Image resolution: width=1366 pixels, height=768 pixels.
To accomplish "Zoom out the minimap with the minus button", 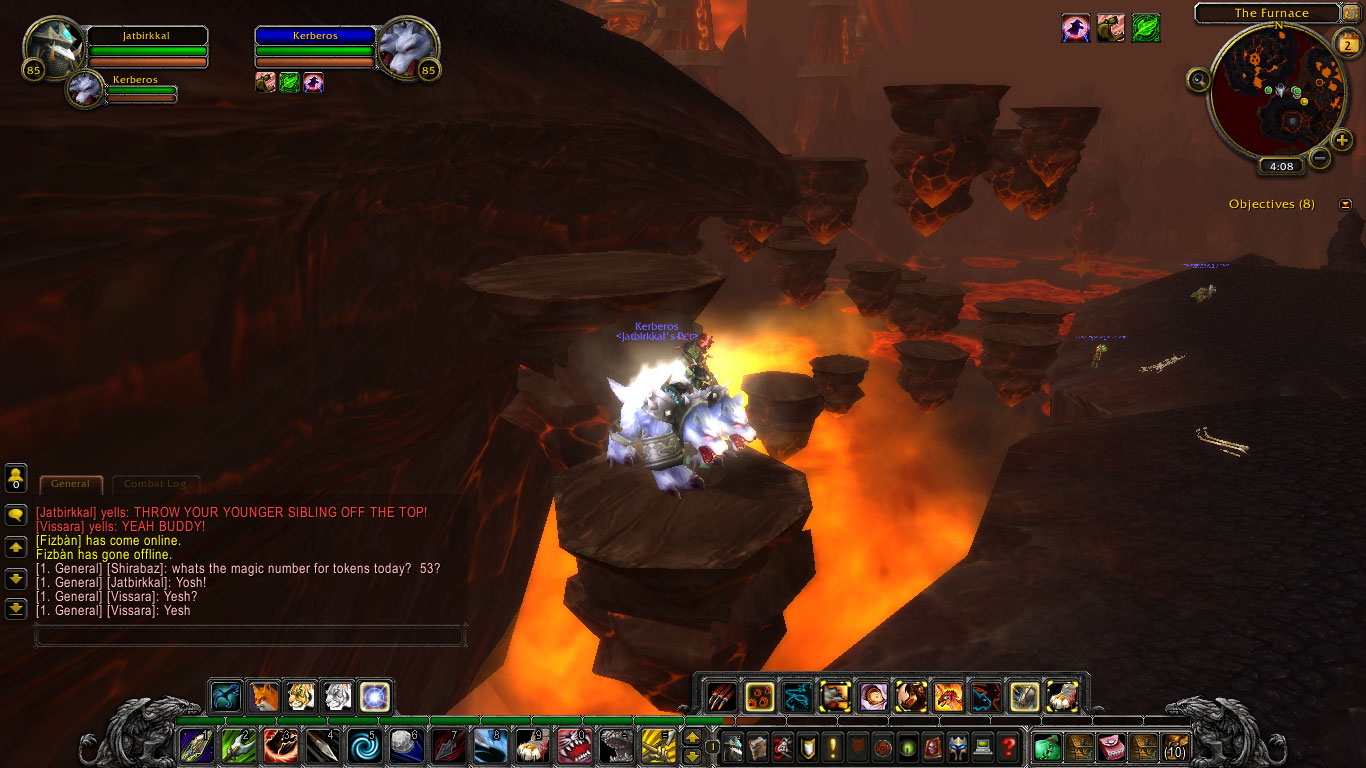I will pos(1320,157).
